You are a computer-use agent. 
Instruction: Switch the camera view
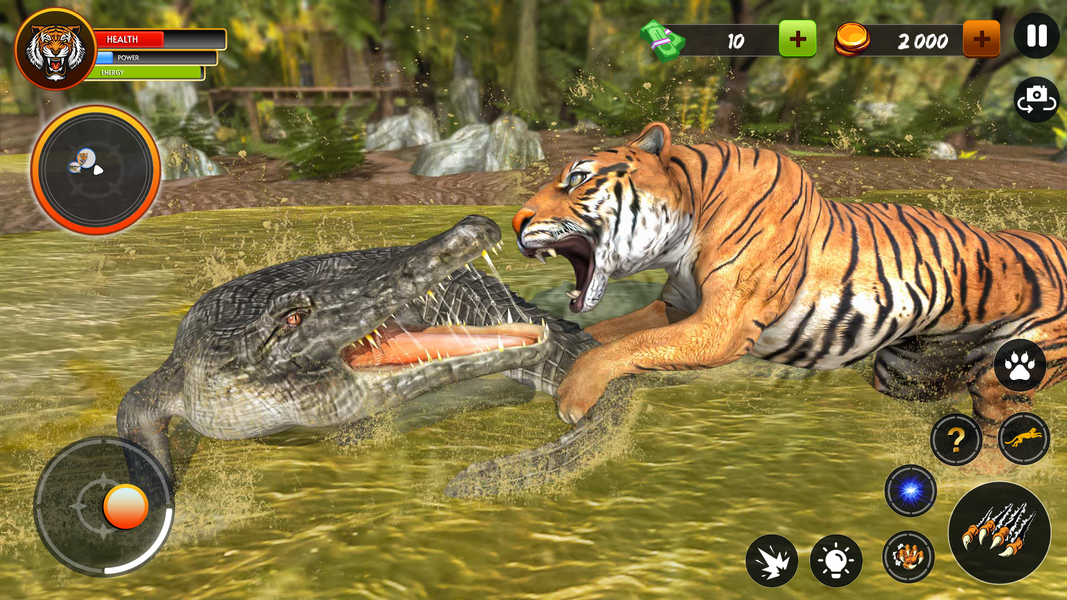[x=1036, y=99]
